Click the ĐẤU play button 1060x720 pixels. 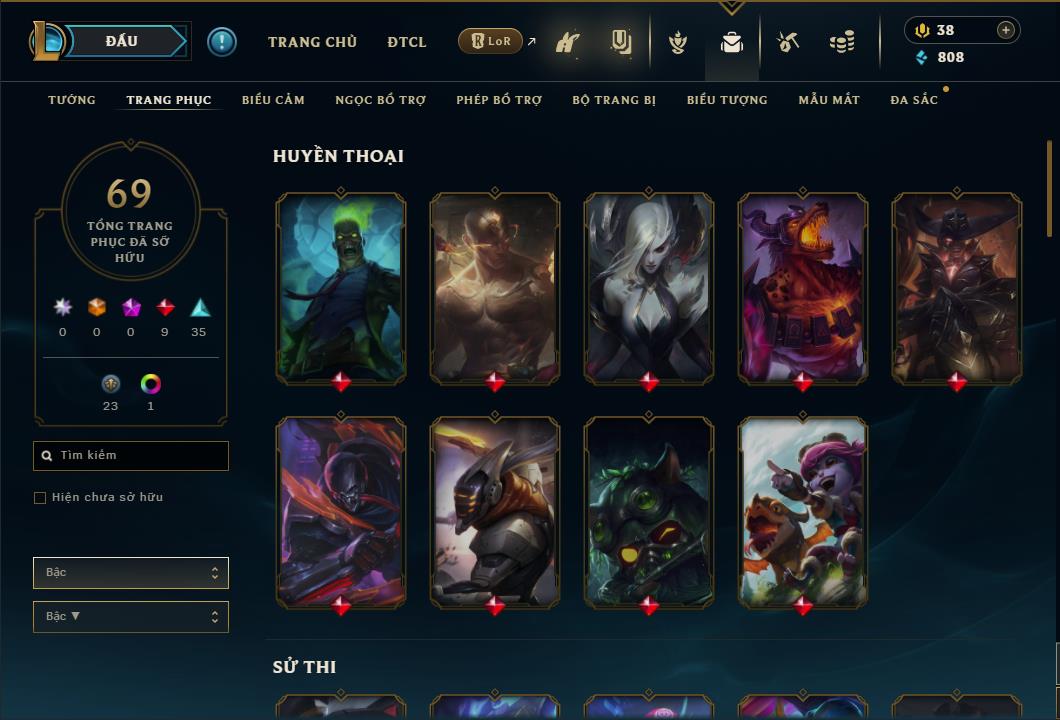[x=122, y=41]
